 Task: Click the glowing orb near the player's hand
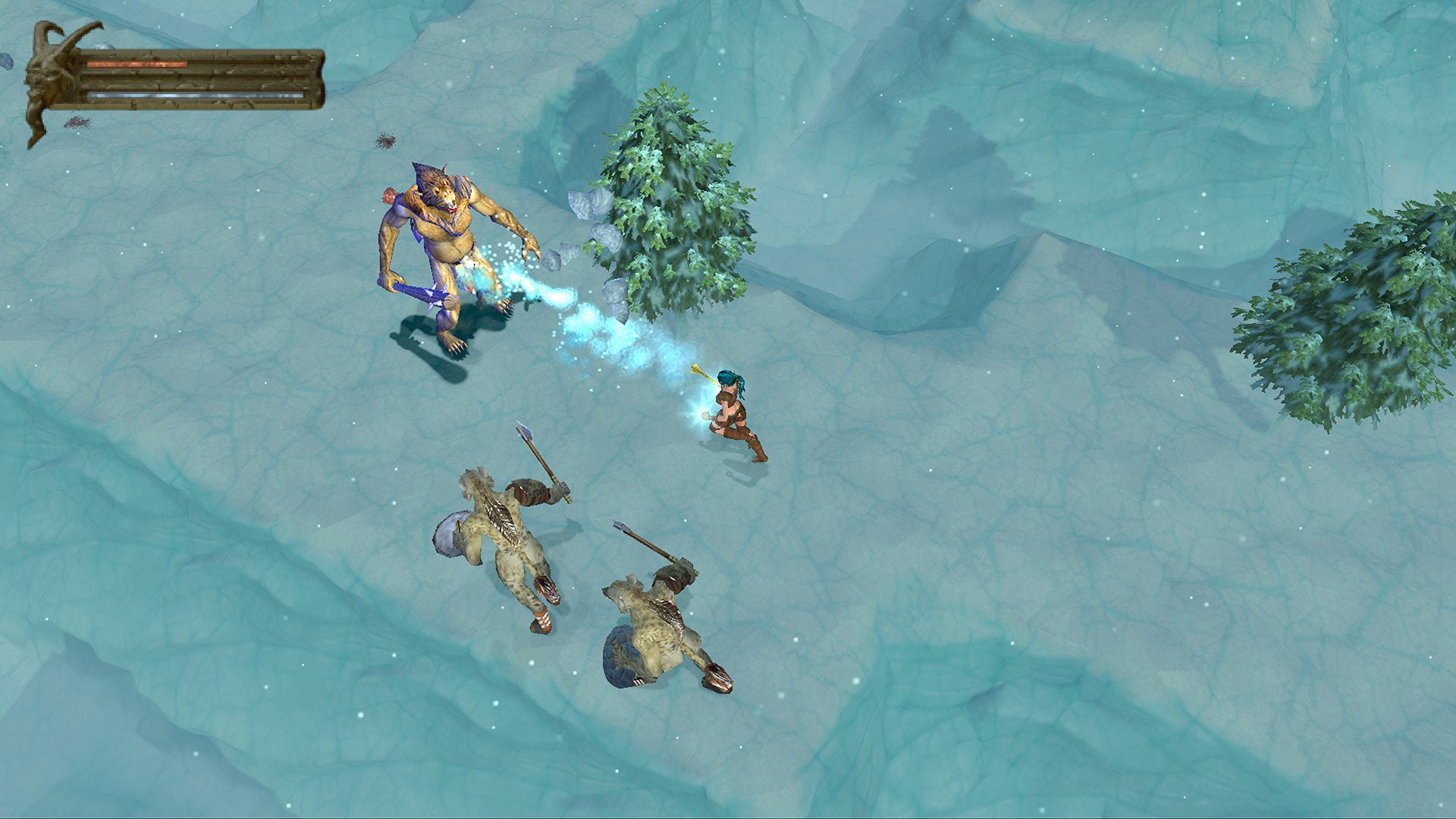point(705,417)
